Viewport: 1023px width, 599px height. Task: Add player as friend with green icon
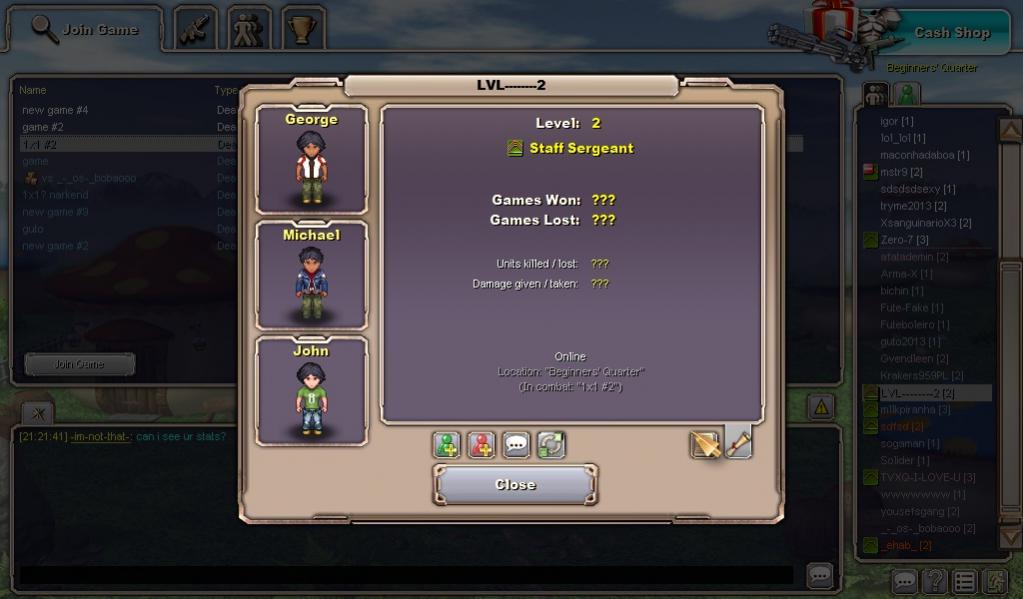click(x=447, y=445)
